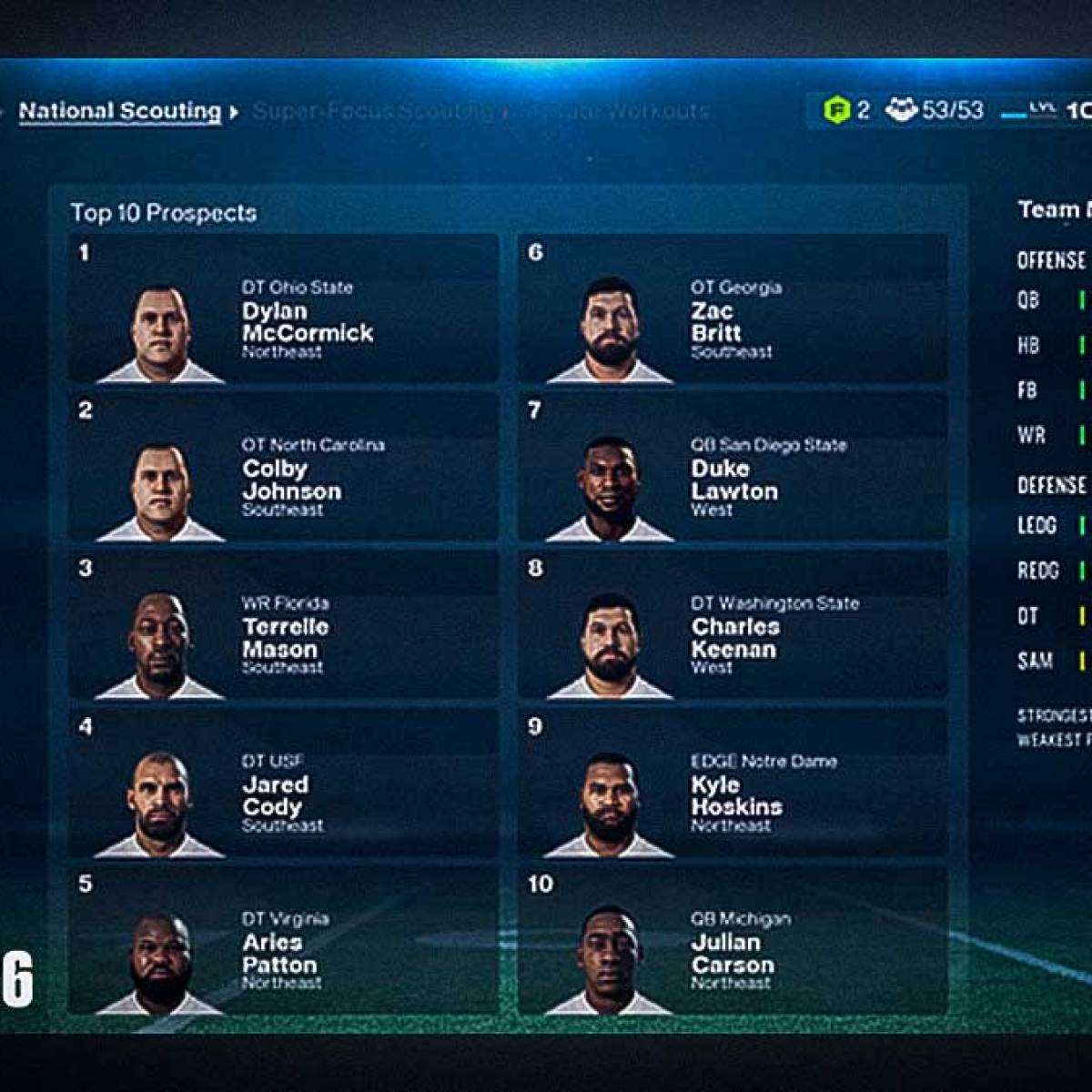Select Georgia tackle Zac Britt
1092x1092 pixels.
click(733, 309)
